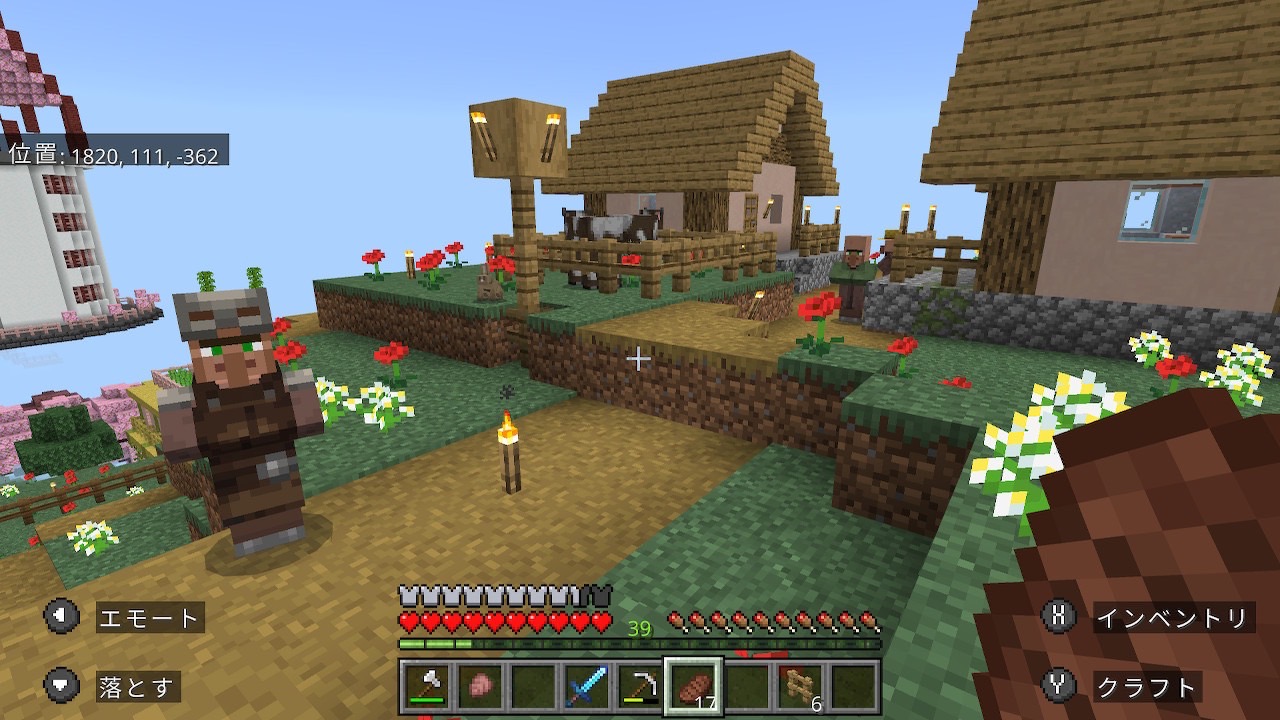
Task: Select the iron axe hotbar slot
Action: (x=425, y=687)
